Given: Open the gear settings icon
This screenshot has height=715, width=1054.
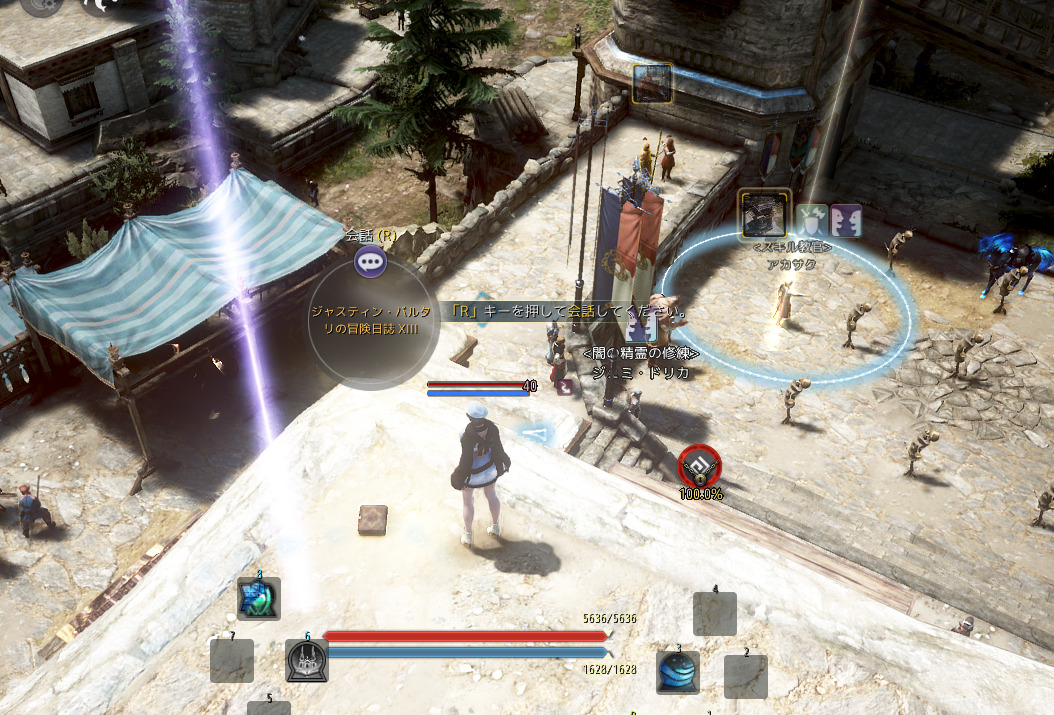Looking at the screenshot, I should (42, 4).
